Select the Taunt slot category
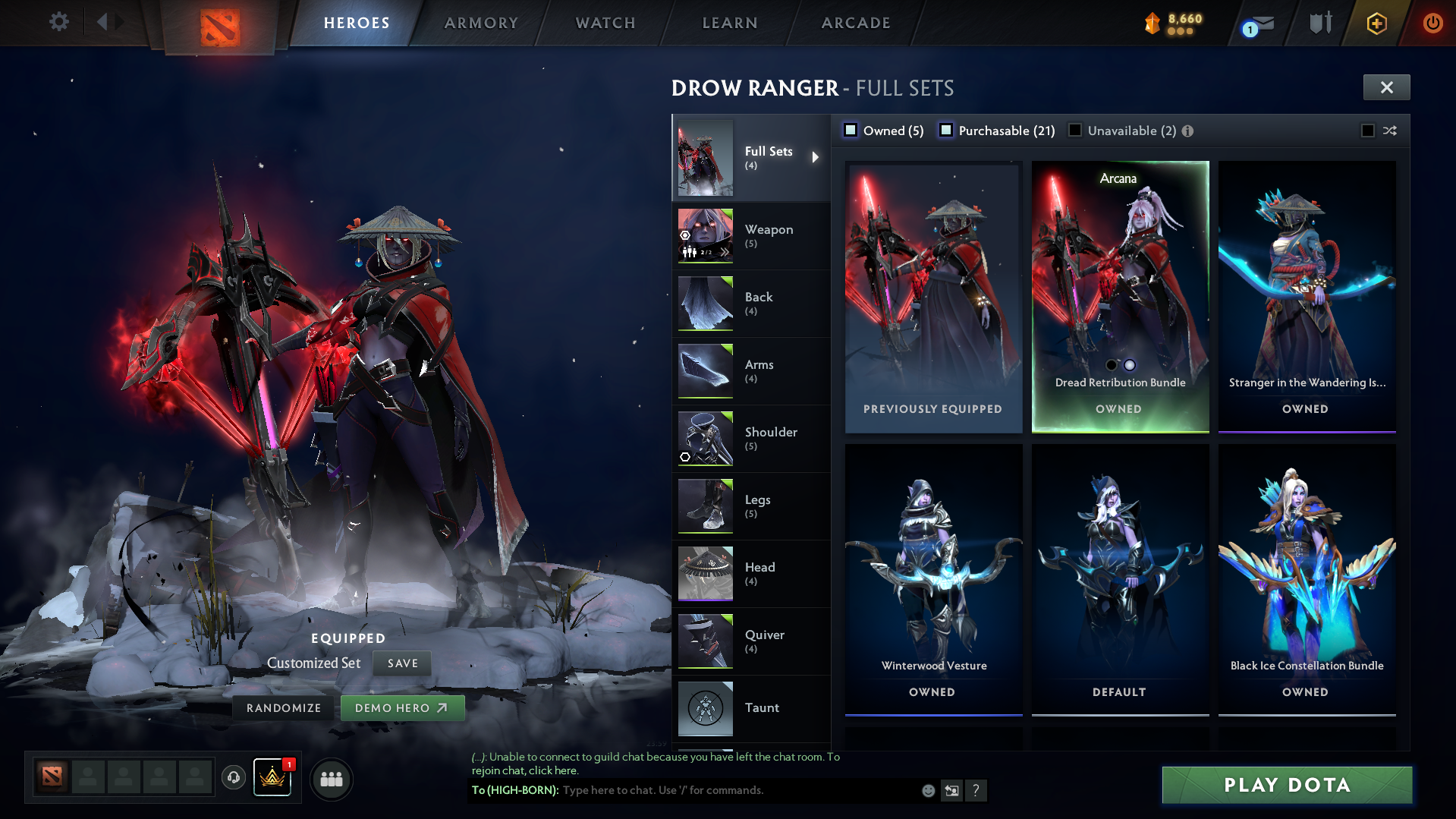 [x=751, y=708]
